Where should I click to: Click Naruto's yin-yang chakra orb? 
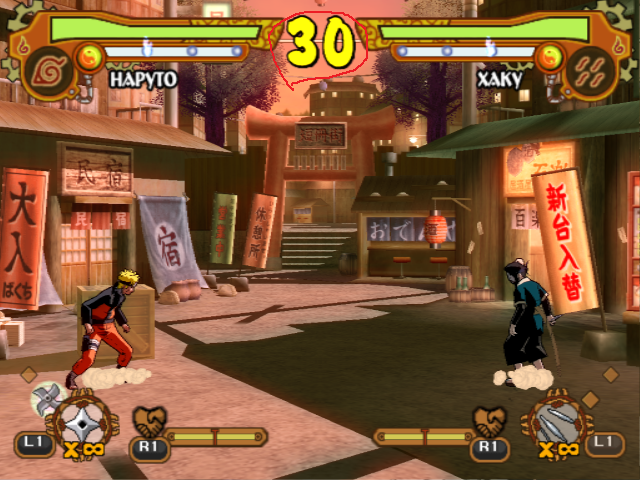click(90, 54)
